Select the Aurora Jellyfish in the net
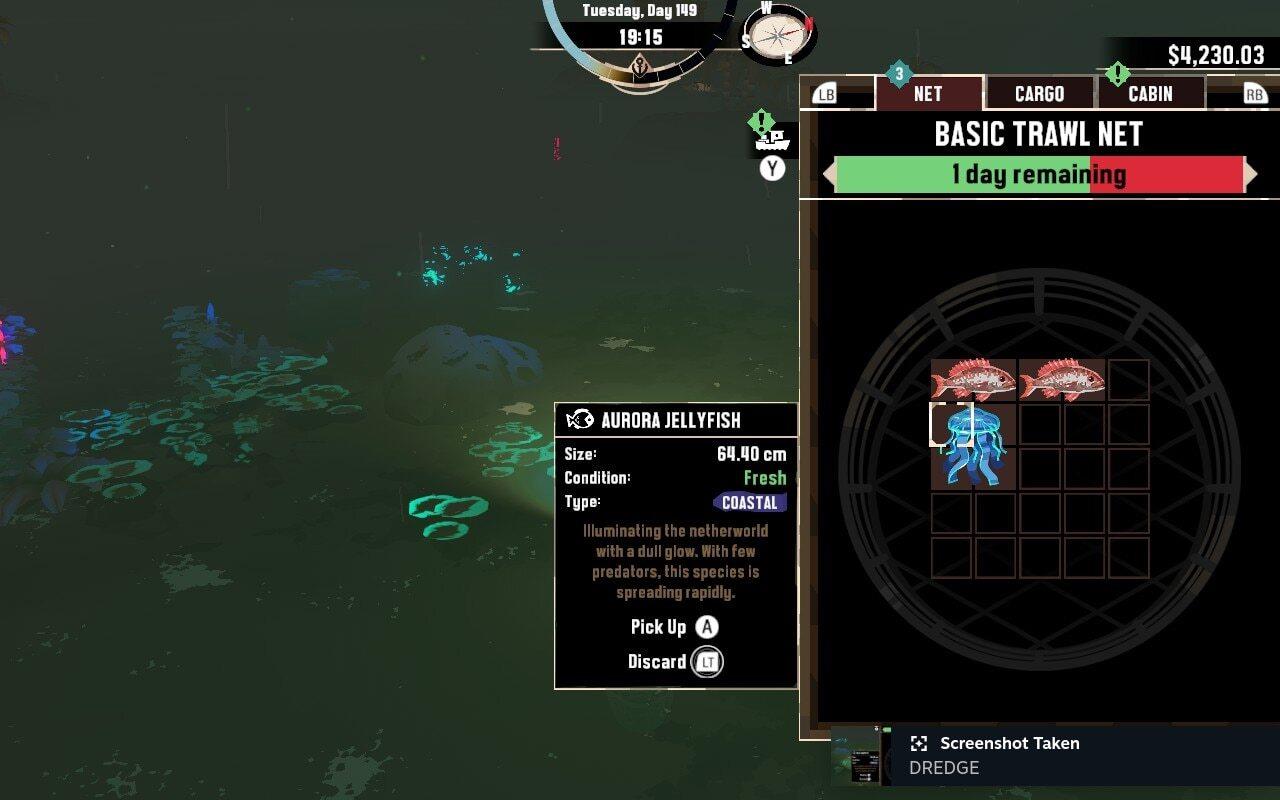This screenshot has width=1280, height=800. pos(973,446)
